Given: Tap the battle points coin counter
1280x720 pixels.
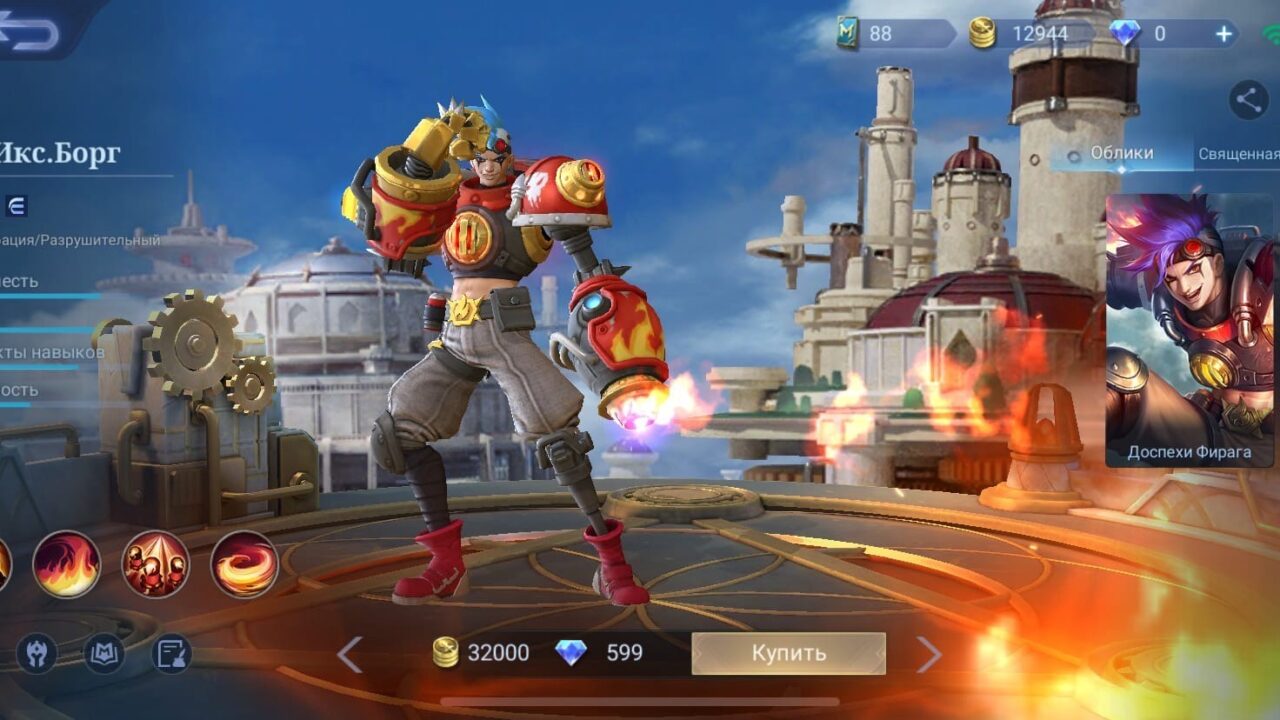Looking at the screenshot, I should (x=1020, y=34).
